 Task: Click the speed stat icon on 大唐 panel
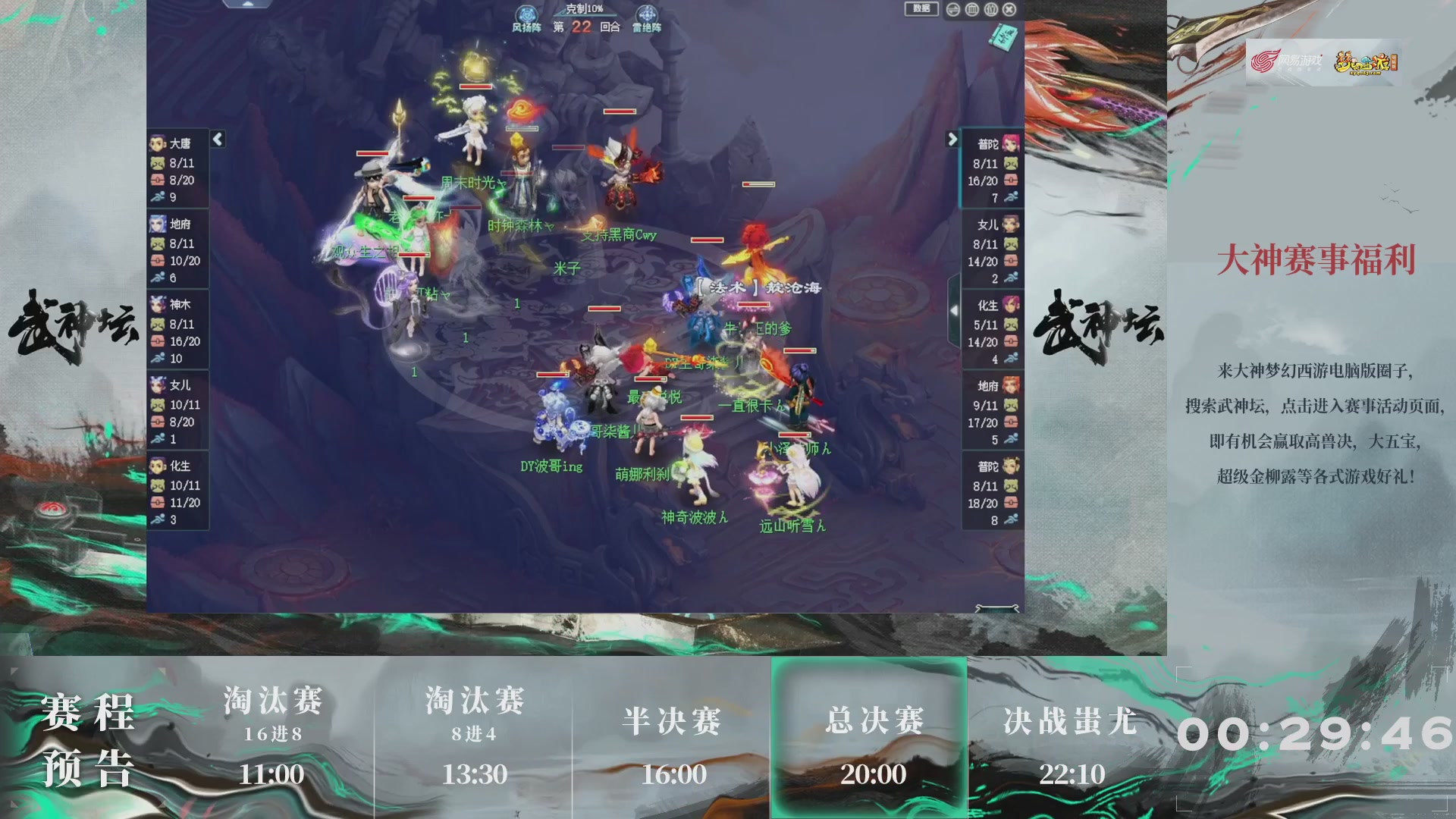157,195
